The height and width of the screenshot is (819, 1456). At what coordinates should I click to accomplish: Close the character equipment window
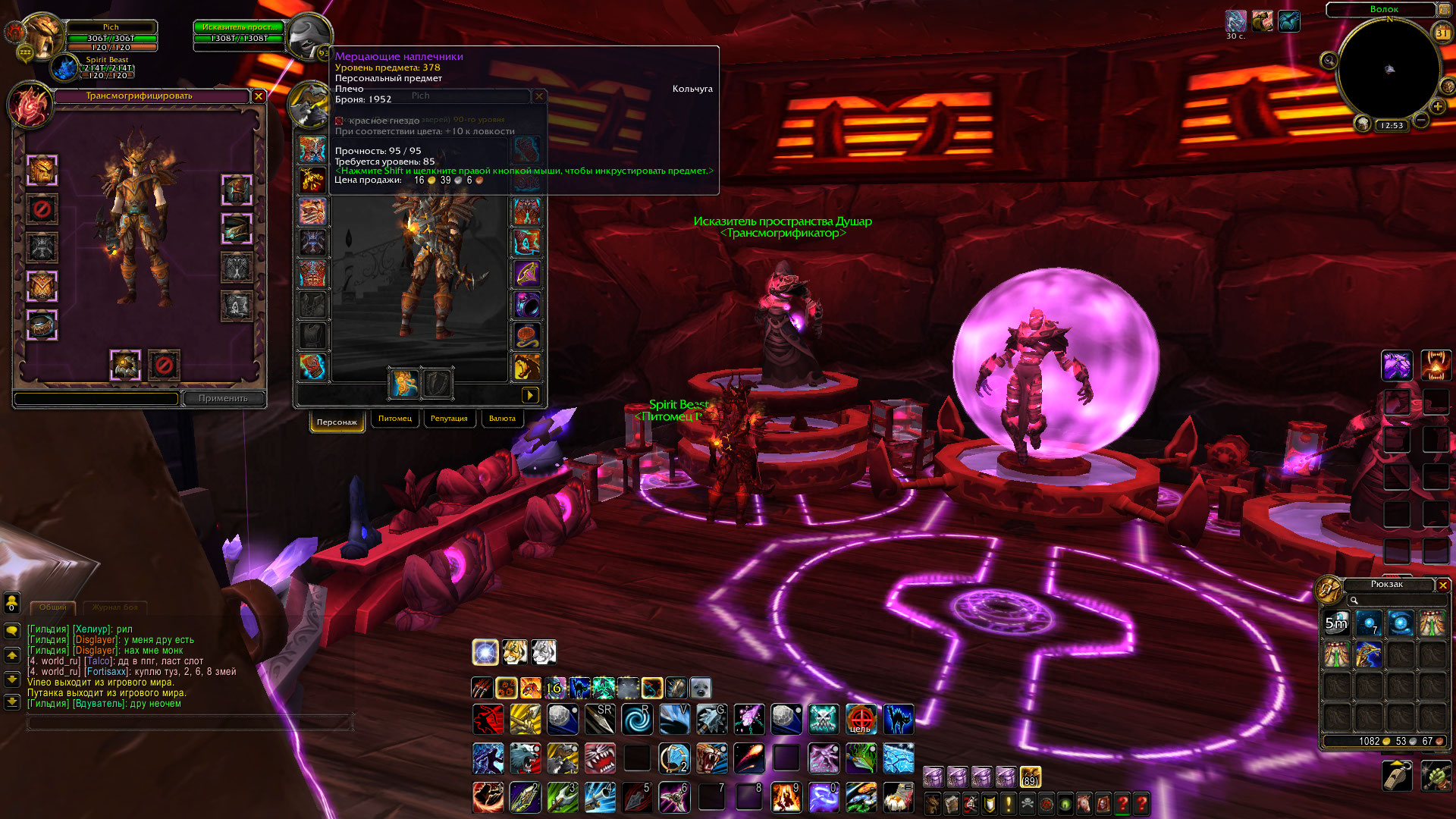pos(539,96)
